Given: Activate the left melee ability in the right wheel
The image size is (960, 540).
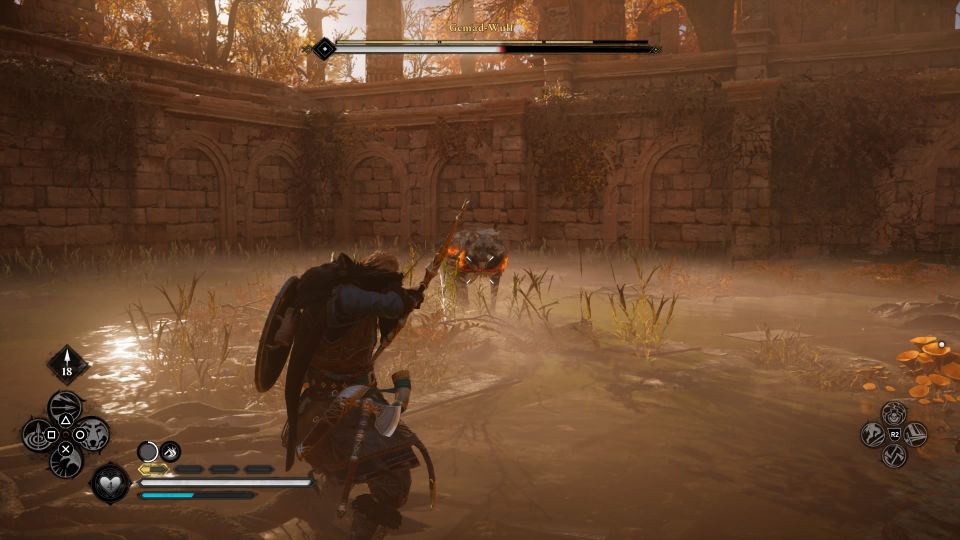Looking at the screenshot, I should (872, 434).
